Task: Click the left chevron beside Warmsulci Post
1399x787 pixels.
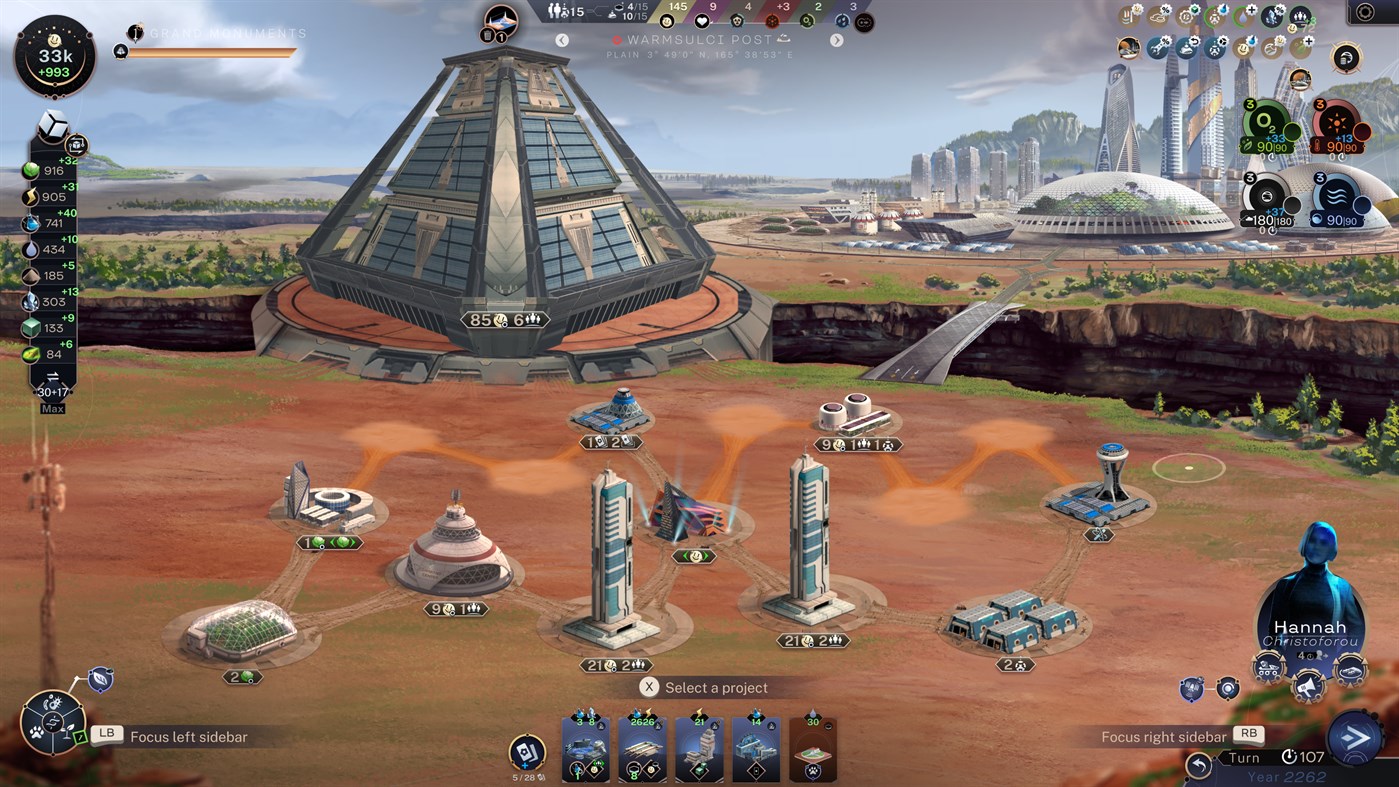Action: point(561,40)
